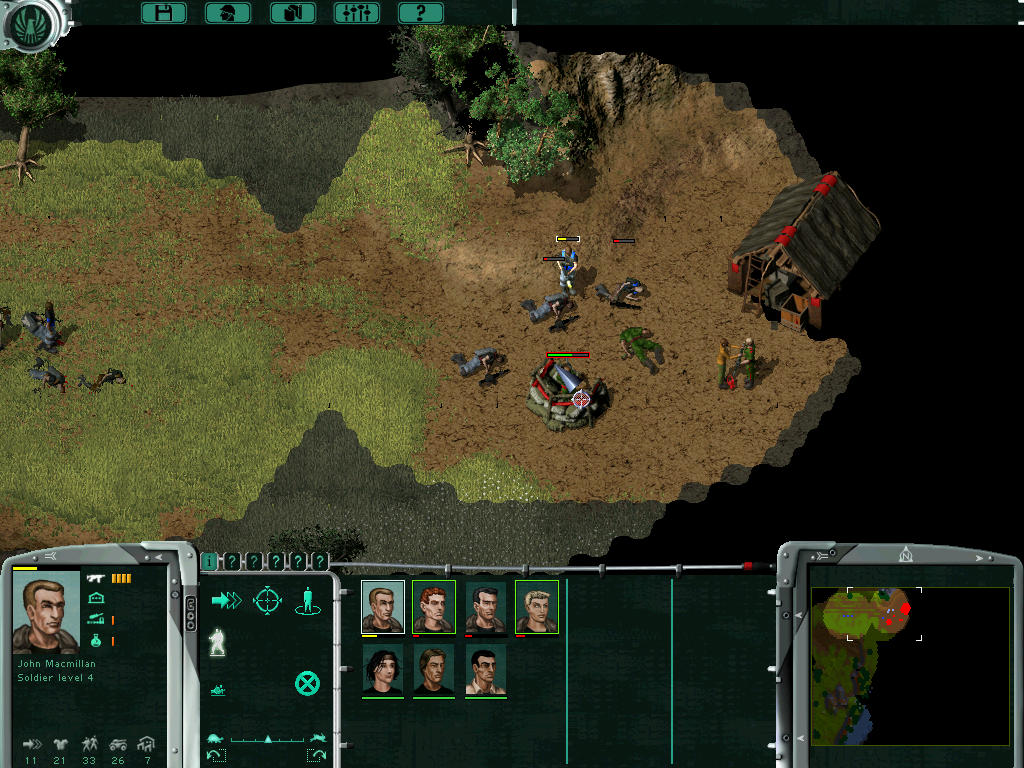Select John Macmillan's portrait in squad roster

[383, 606]
